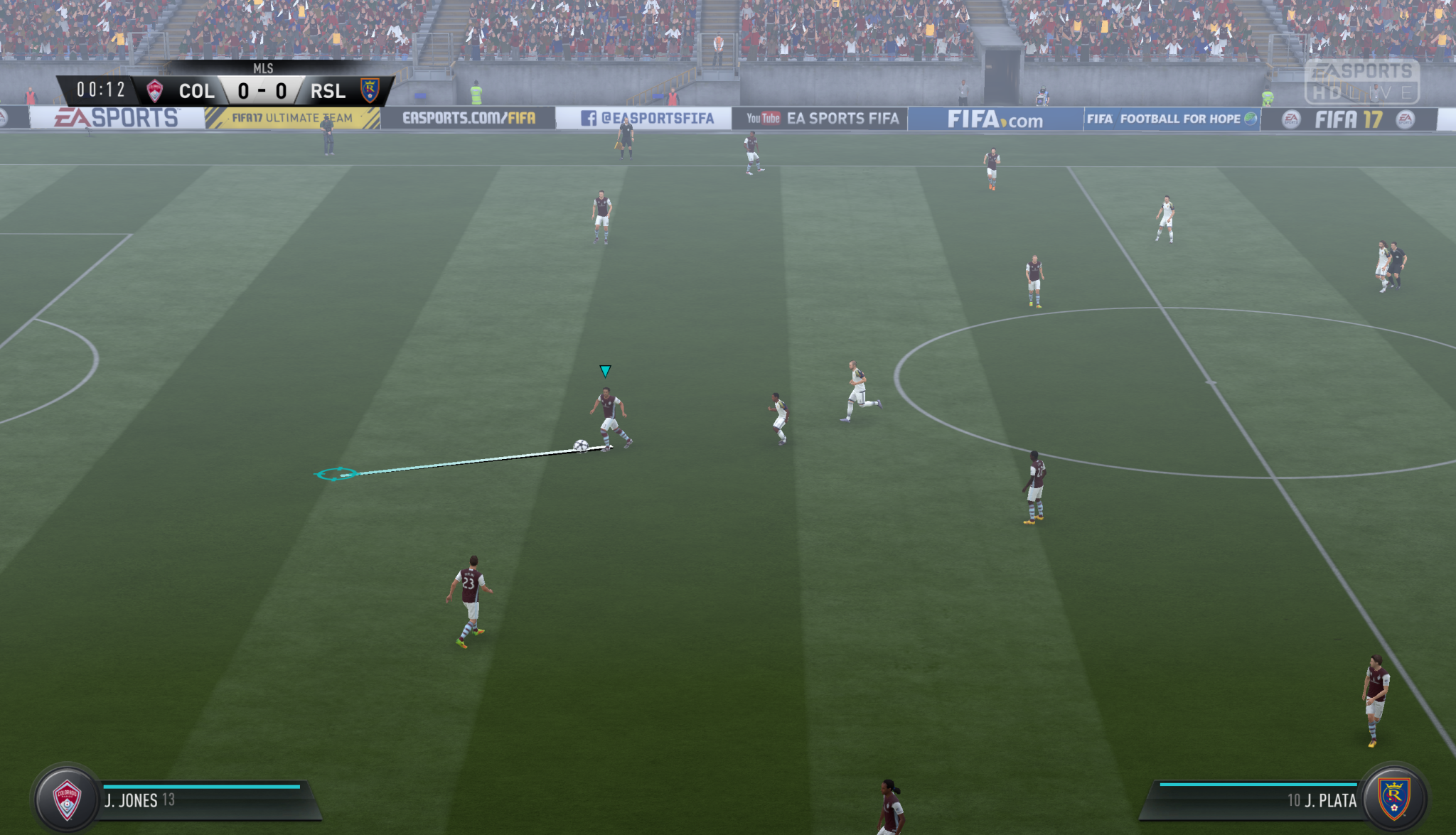1456x835 pixels.
Task: Click the Colorado Rapids crest beside J. Jones
Action: pyautogui.click(x=67, y=799)
